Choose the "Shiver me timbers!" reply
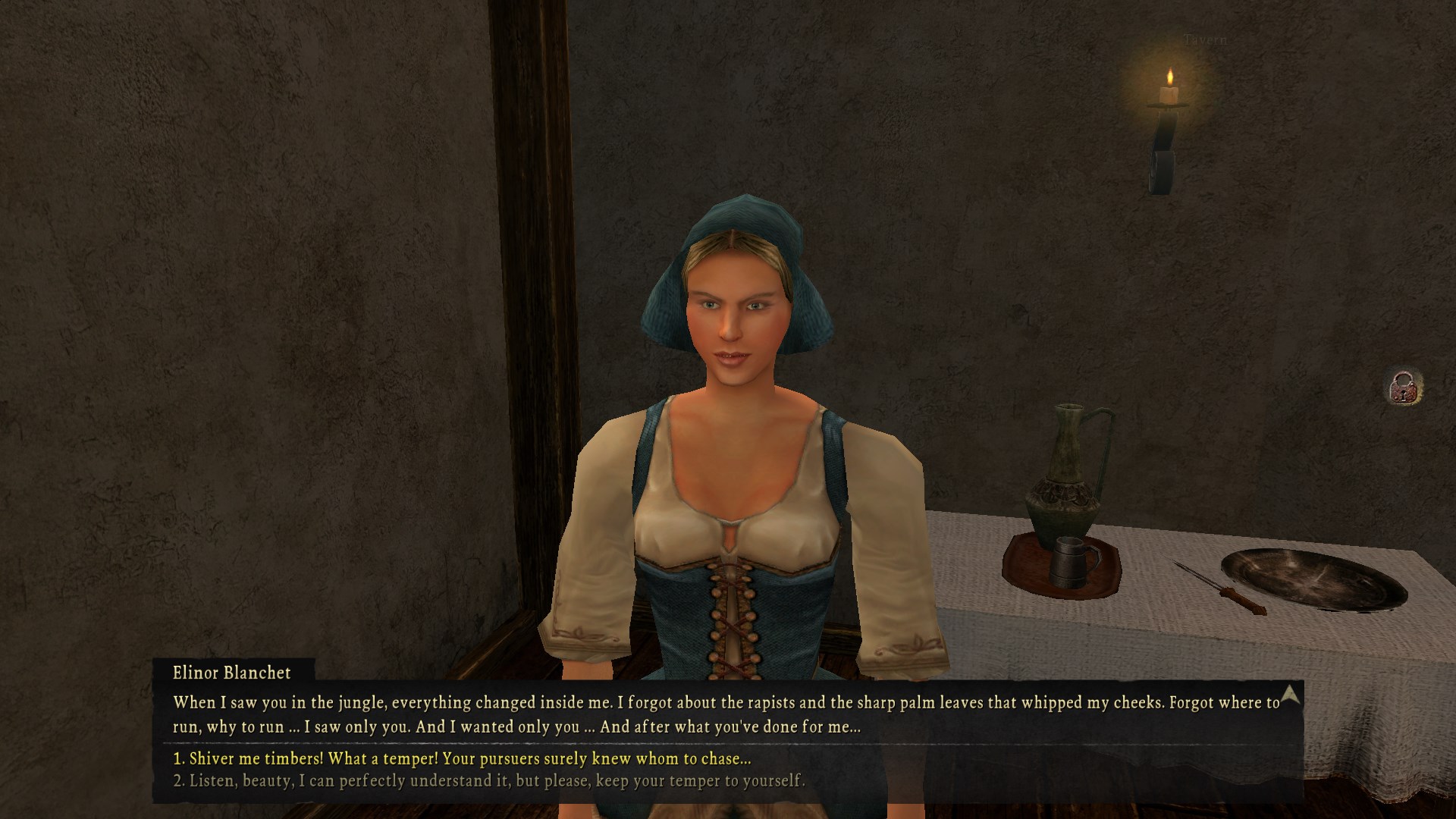Image resolution: width=1456 pixels, height=819 pixels. (462, 758)
